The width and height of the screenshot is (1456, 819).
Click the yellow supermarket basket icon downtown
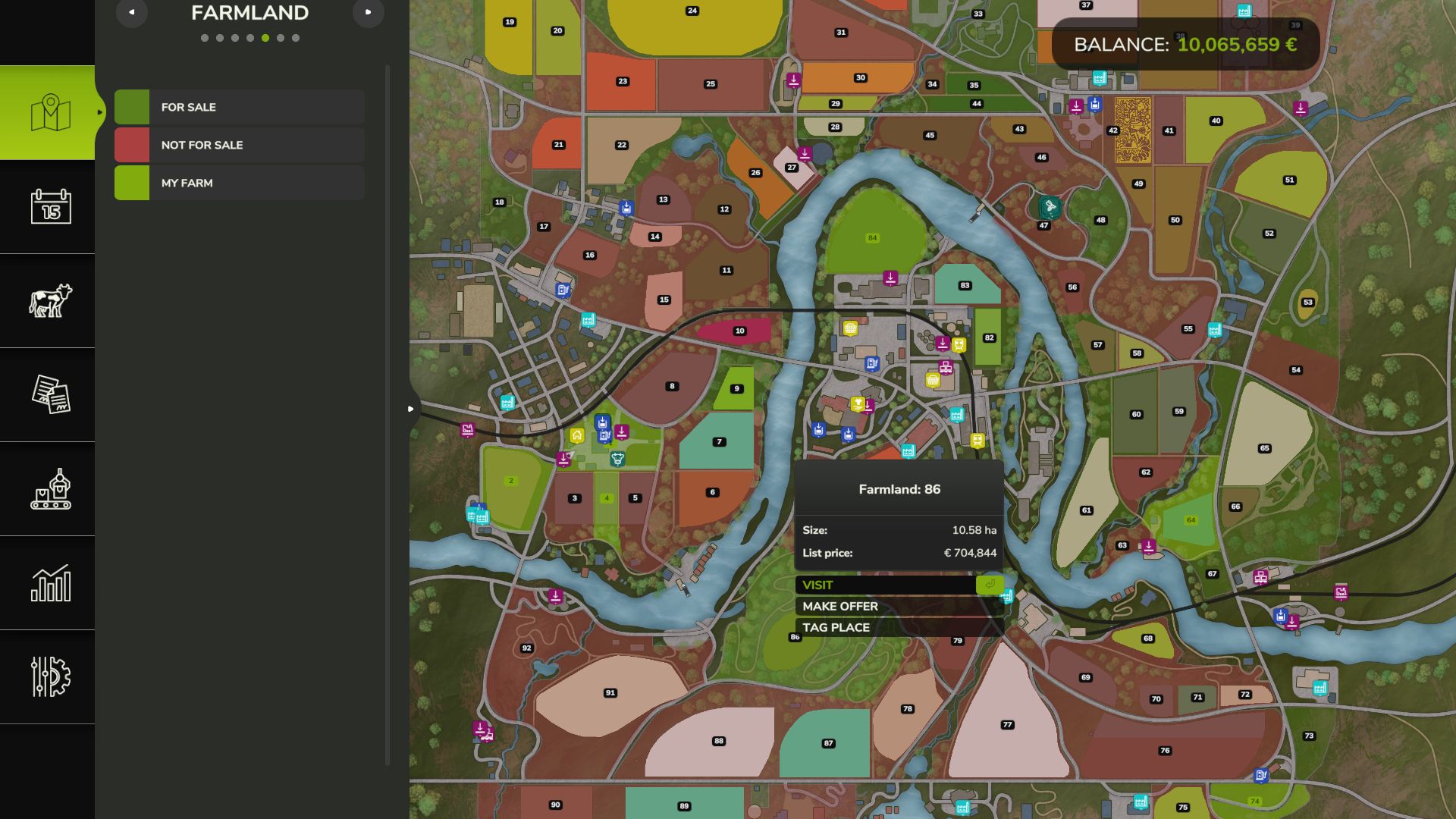point(933,379)
